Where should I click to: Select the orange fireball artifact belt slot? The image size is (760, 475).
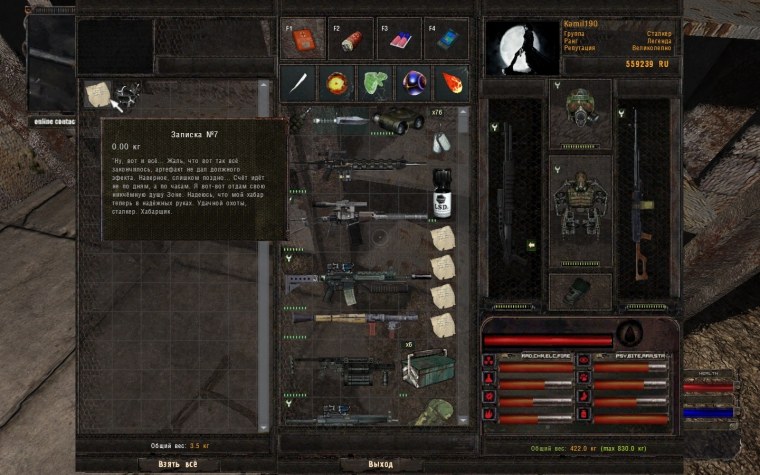pyautogui.click(x=336, y=83)
